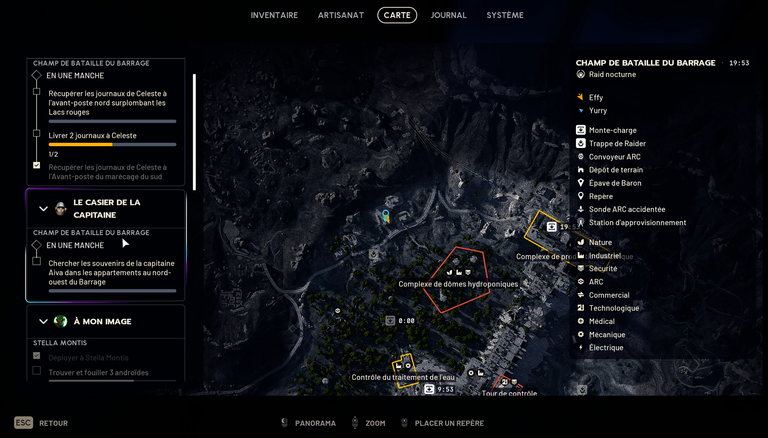Collapse the Le Casier de la Capitaine quest
The image size is (768, 438).
coord(43,209)
